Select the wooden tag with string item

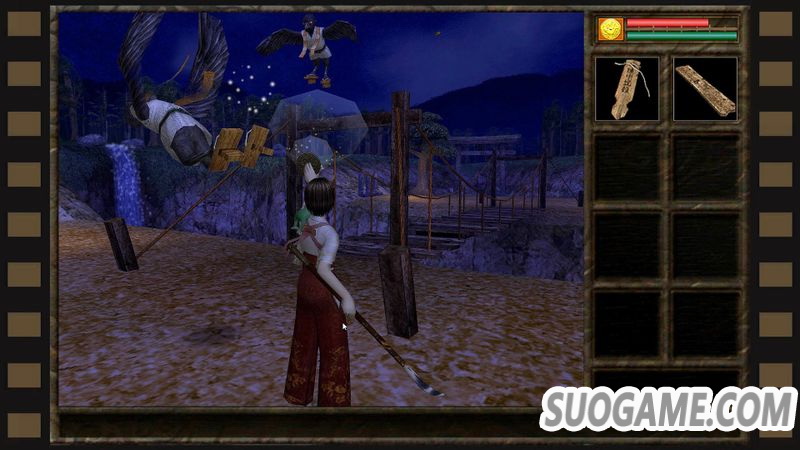[x=627, y=89]
